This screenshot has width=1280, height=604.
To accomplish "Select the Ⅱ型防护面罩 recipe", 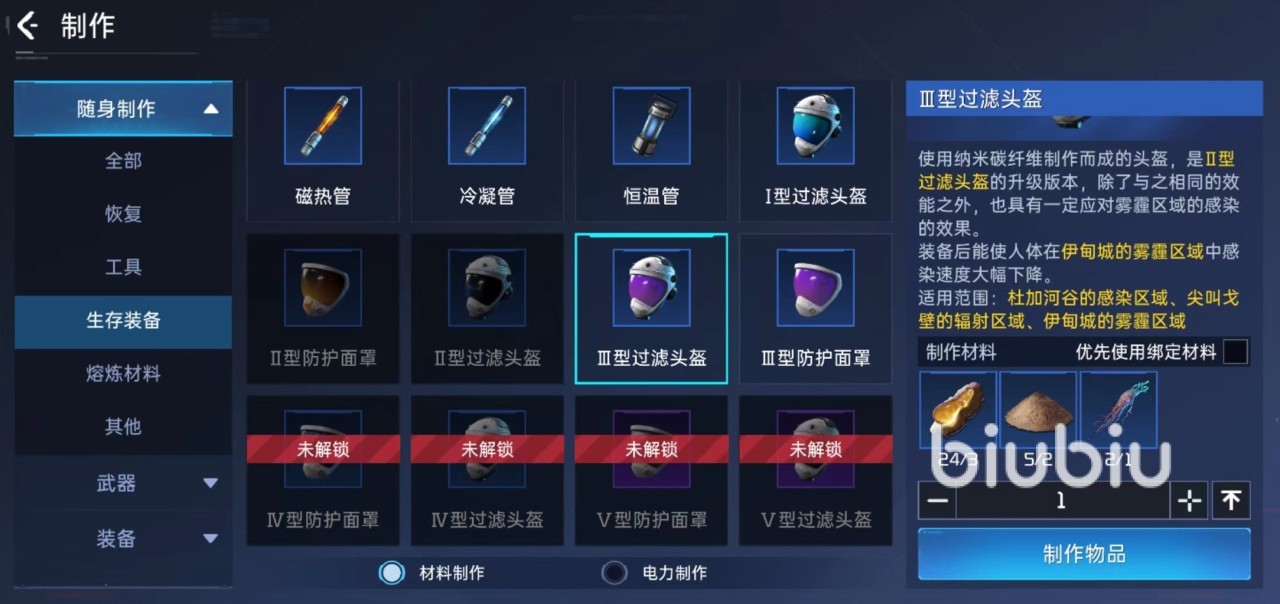I will [323, 308].
